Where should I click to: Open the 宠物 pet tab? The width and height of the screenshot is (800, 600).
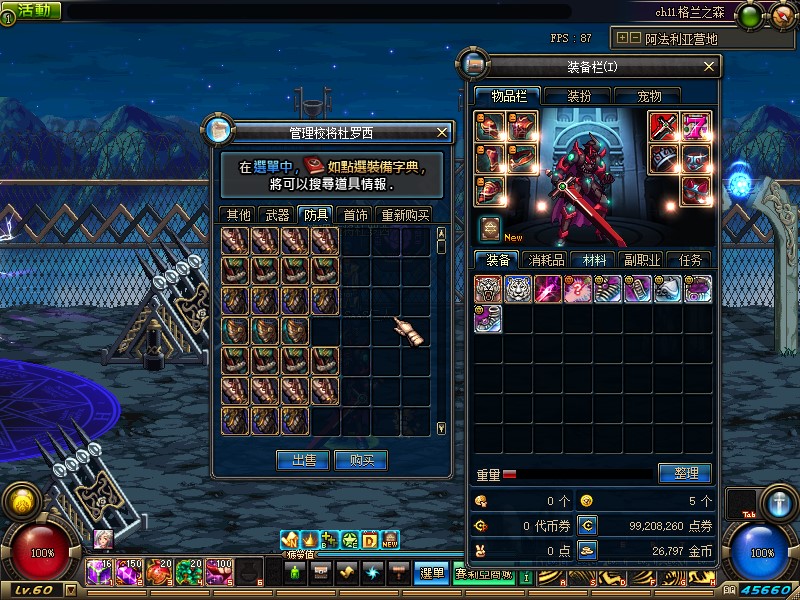tap(649, 96)
